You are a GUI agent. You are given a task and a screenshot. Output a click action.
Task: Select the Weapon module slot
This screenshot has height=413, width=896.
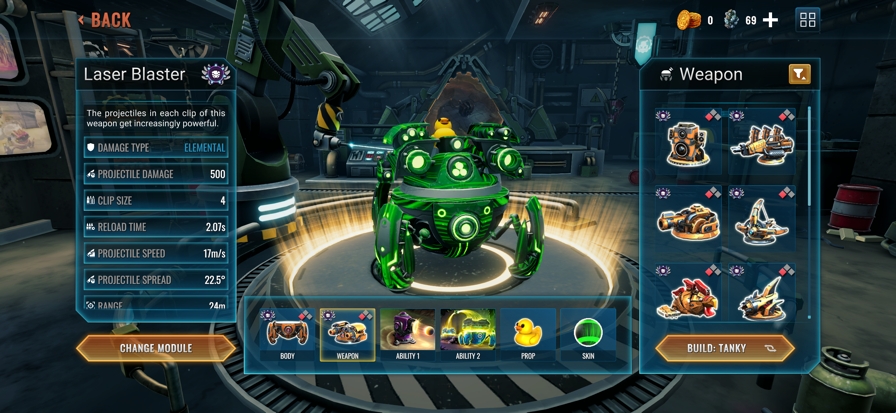coord(347,335)
